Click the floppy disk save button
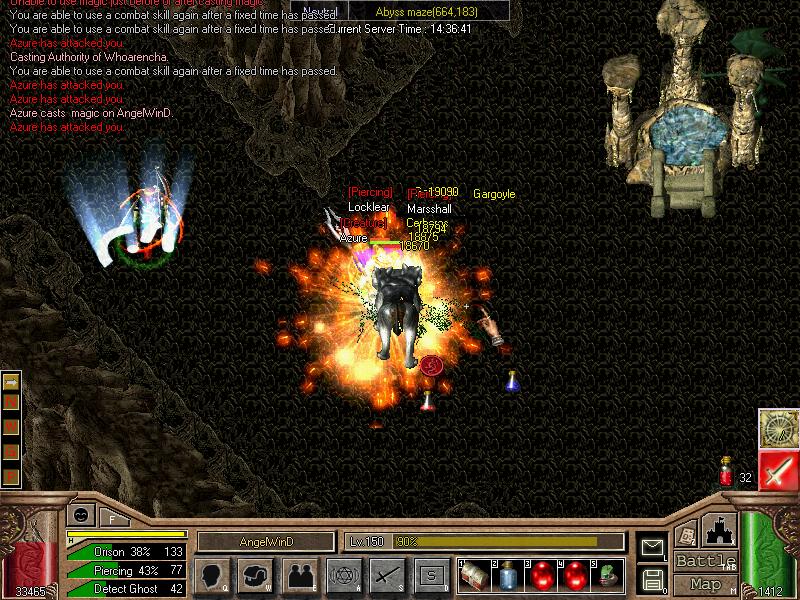 [653, 578]
